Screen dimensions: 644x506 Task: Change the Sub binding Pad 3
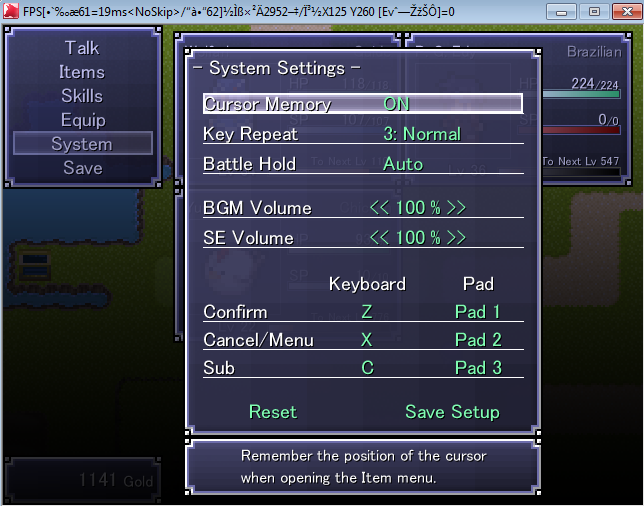coord(477,368)
